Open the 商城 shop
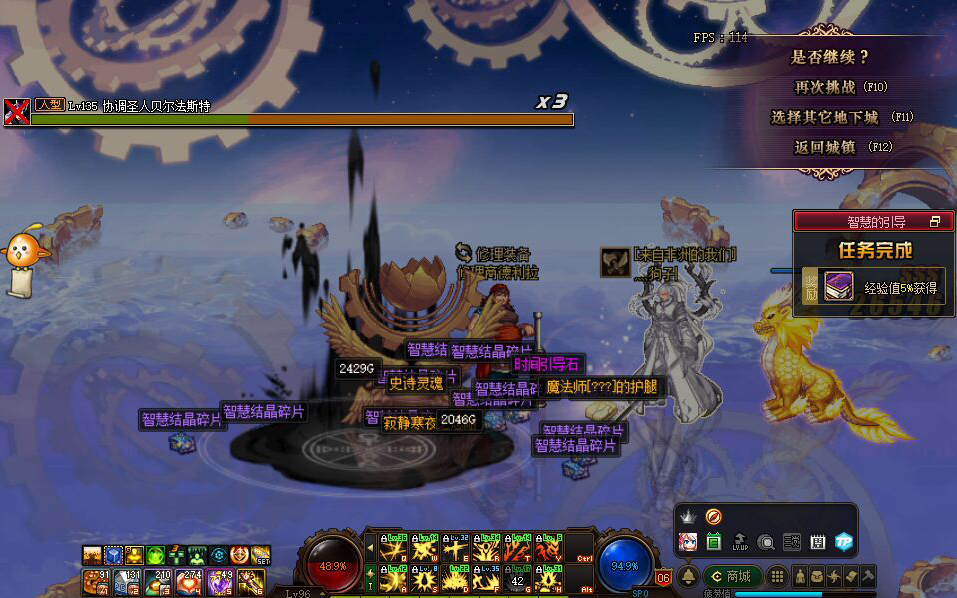 coord(732,576)
